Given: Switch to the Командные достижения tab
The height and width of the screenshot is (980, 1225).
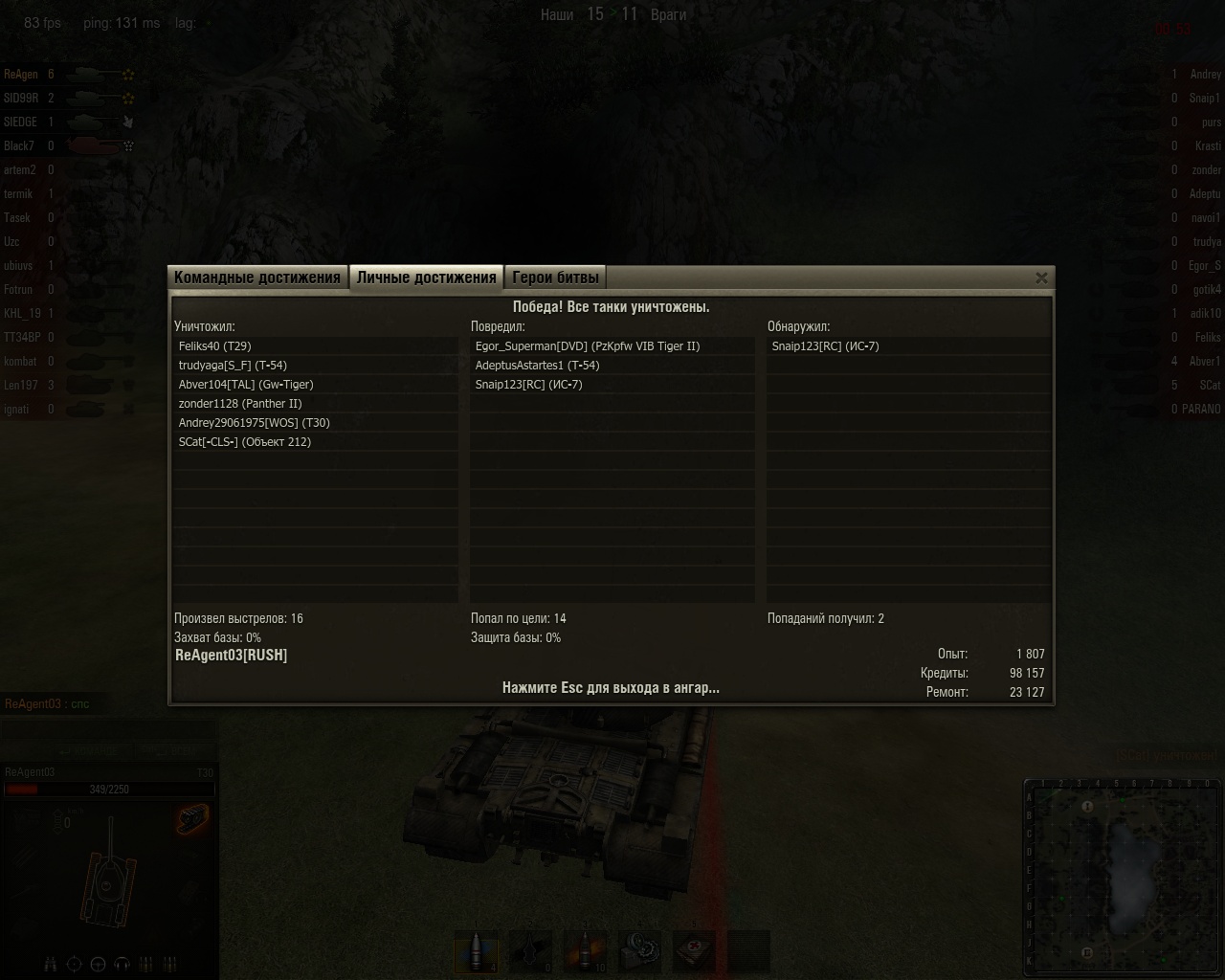Looking at the screenshot, I should click(256, 278).
